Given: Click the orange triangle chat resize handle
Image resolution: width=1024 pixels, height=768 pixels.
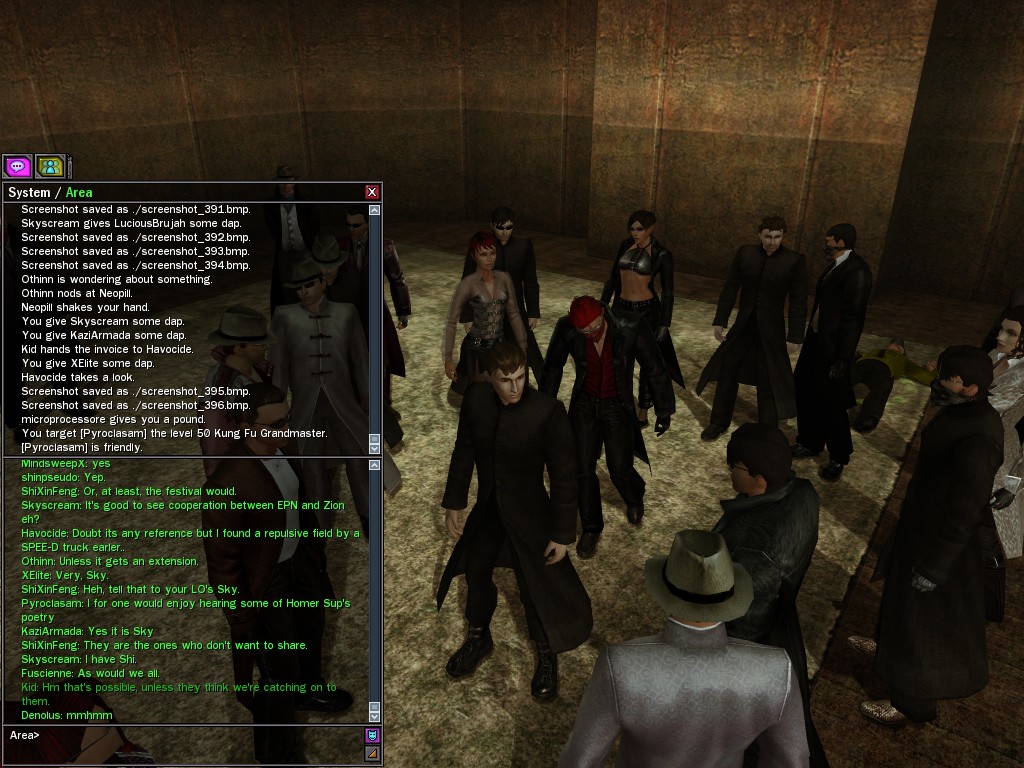Looking at the screenshot, I should click(x=372, y=753).
